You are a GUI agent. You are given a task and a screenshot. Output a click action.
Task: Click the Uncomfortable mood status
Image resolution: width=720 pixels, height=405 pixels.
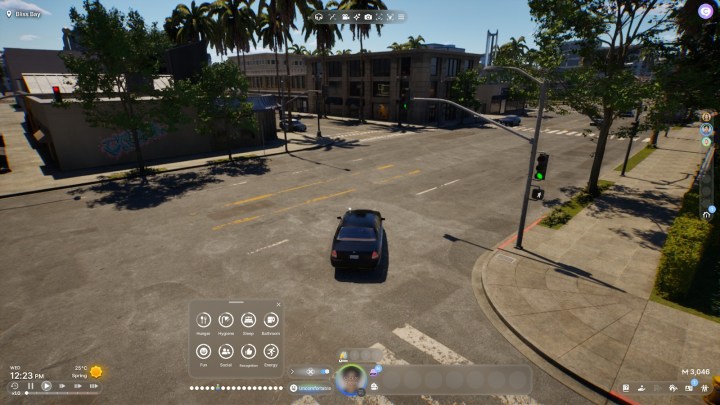pyautogui.click(x=311, y=387)
